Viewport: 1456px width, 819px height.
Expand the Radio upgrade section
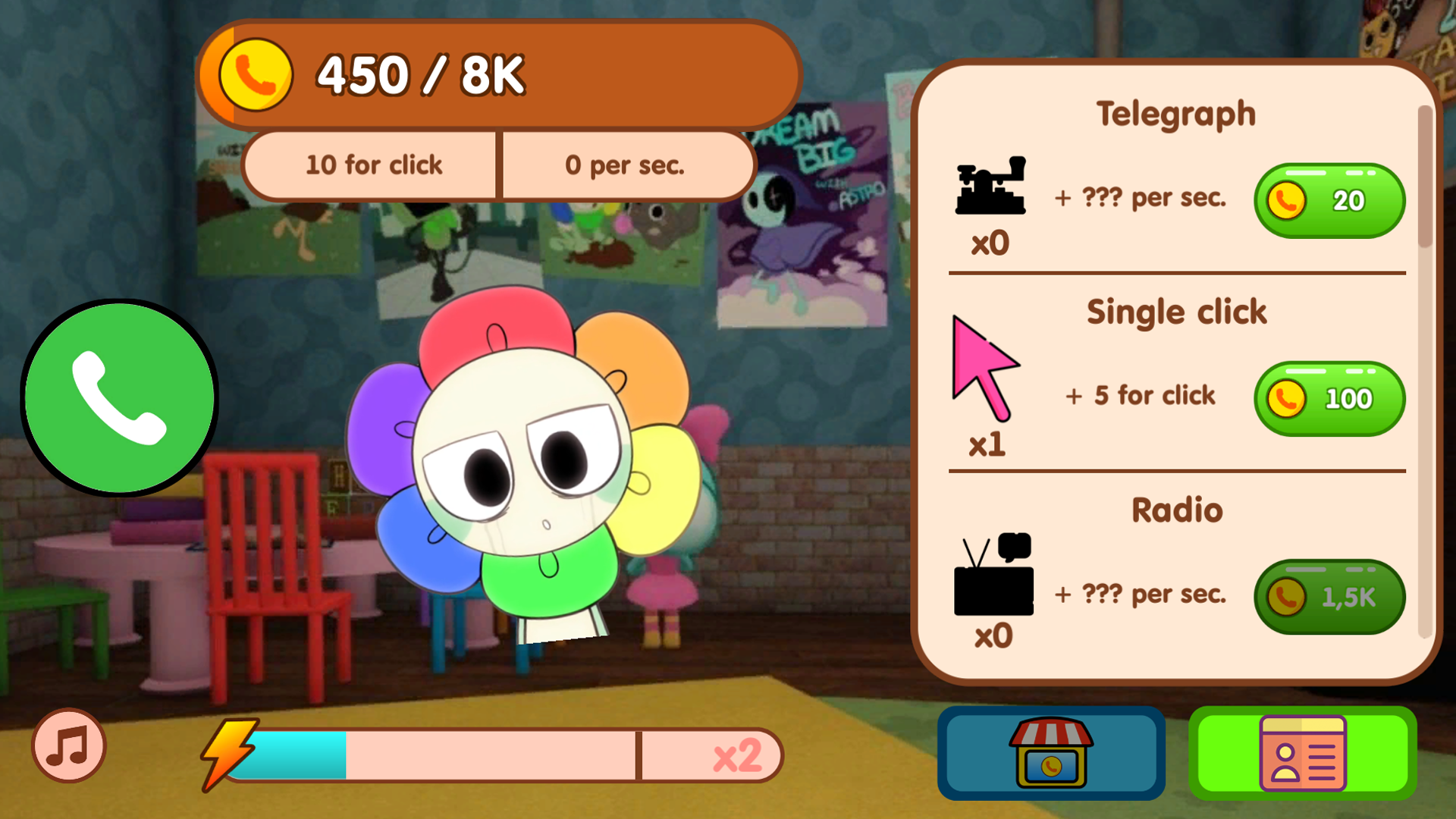click(1176, 510)
